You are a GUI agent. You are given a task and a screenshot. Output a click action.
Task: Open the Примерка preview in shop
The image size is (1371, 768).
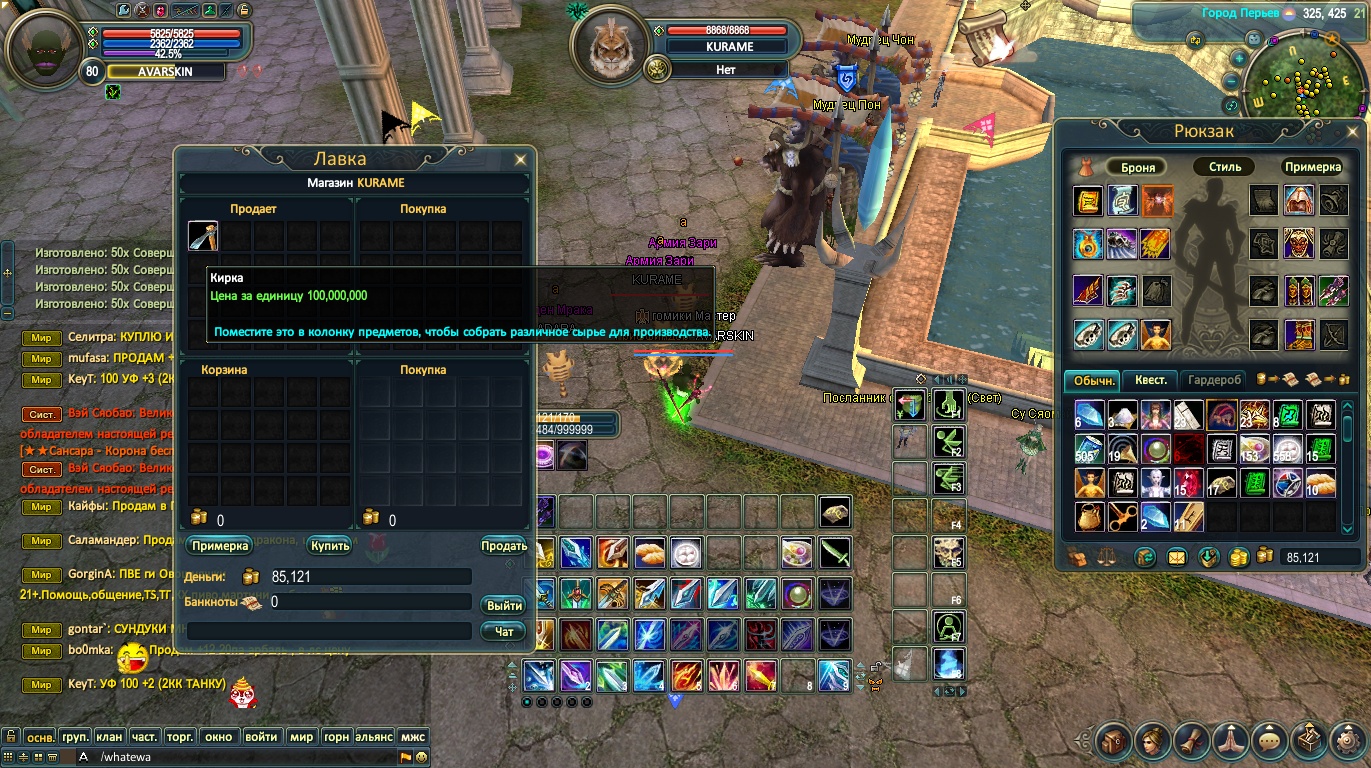coord(219,546)
